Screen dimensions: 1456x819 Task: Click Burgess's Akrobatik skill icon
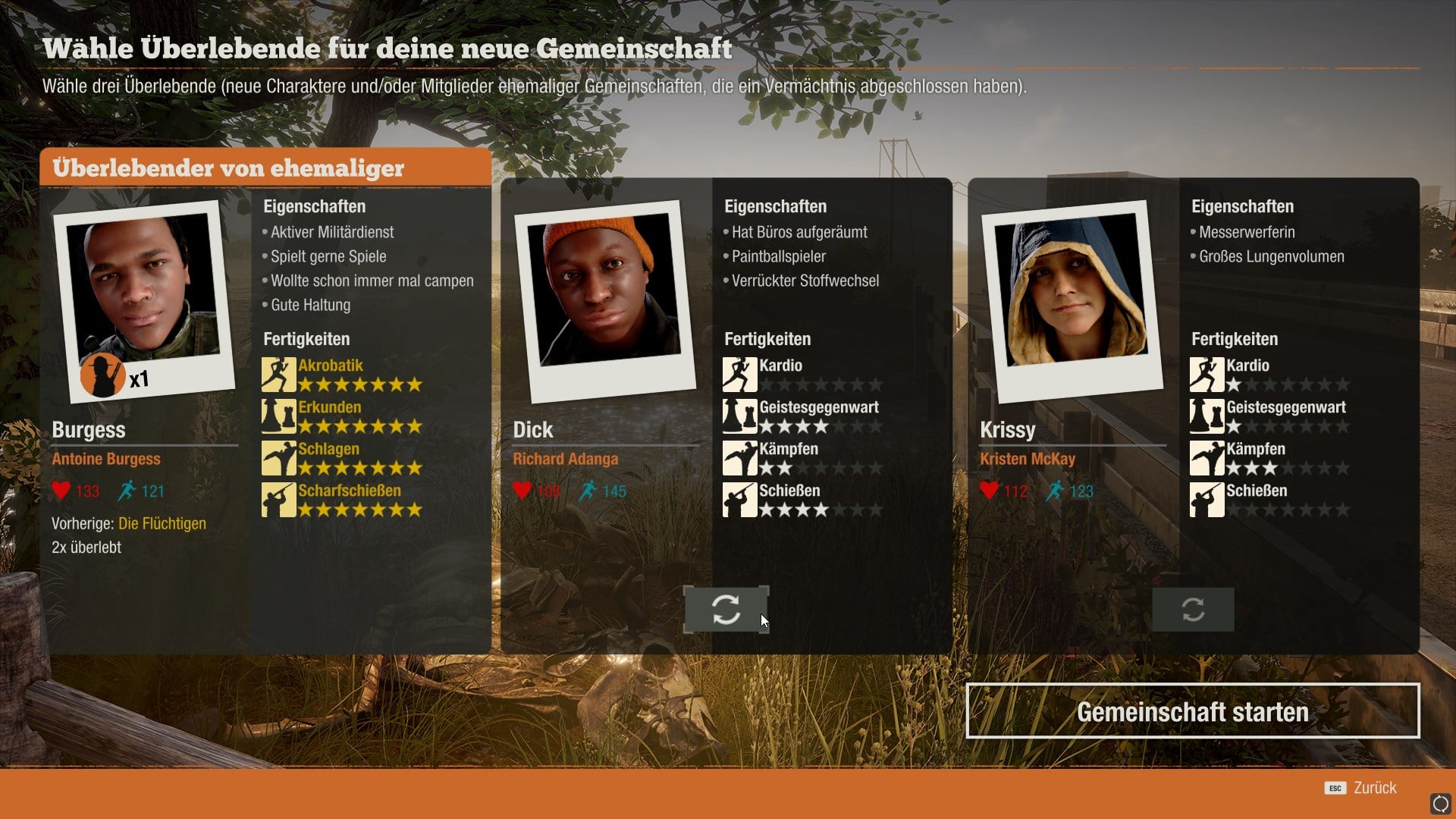coord(278,375)
